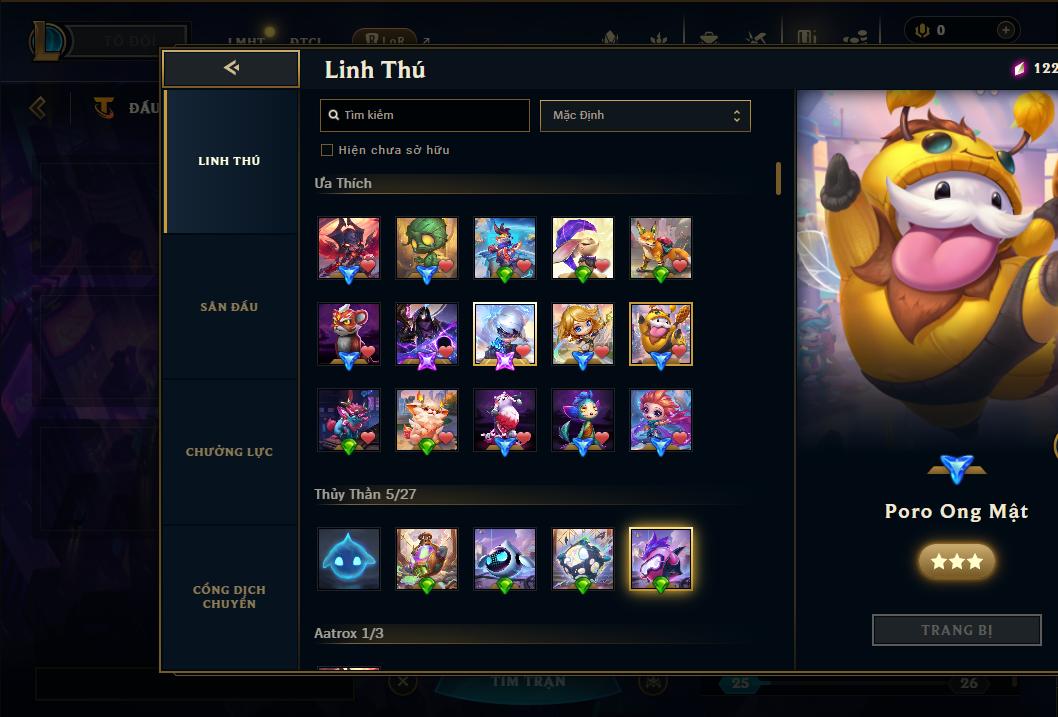
Task: Select the blue River Sprite thumbnail
Action: pos(349,559)
